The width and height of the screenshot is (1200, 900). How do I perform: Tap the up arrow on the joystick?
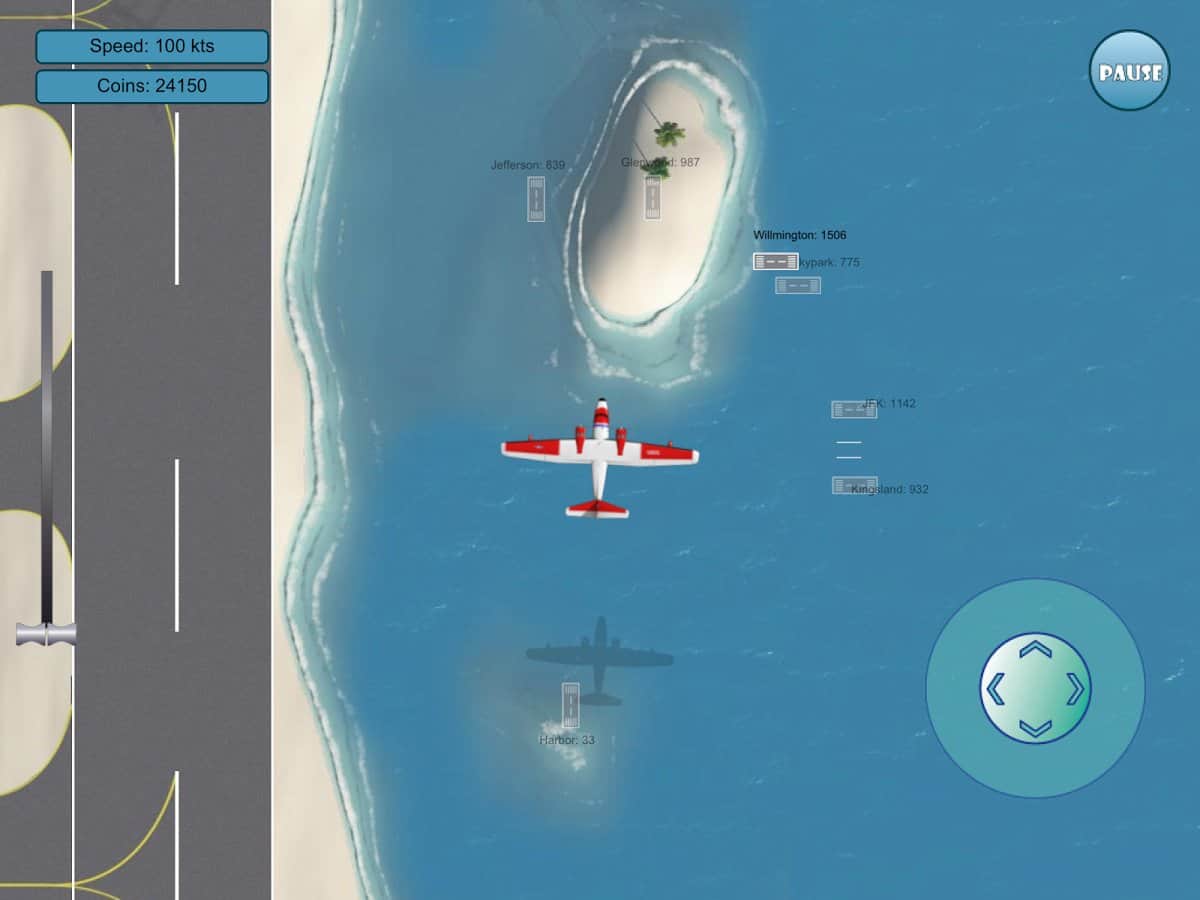coord(1035,650)
